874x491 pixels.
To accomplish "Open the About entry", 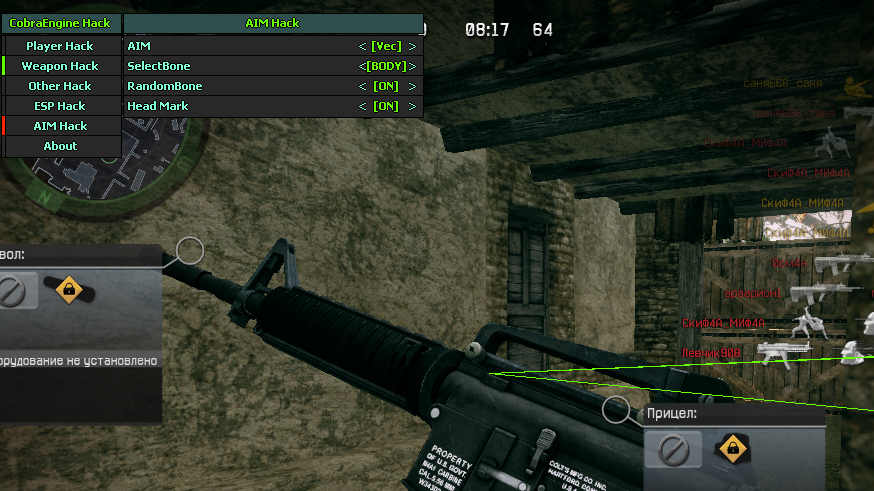I will [x=60, y=146].
